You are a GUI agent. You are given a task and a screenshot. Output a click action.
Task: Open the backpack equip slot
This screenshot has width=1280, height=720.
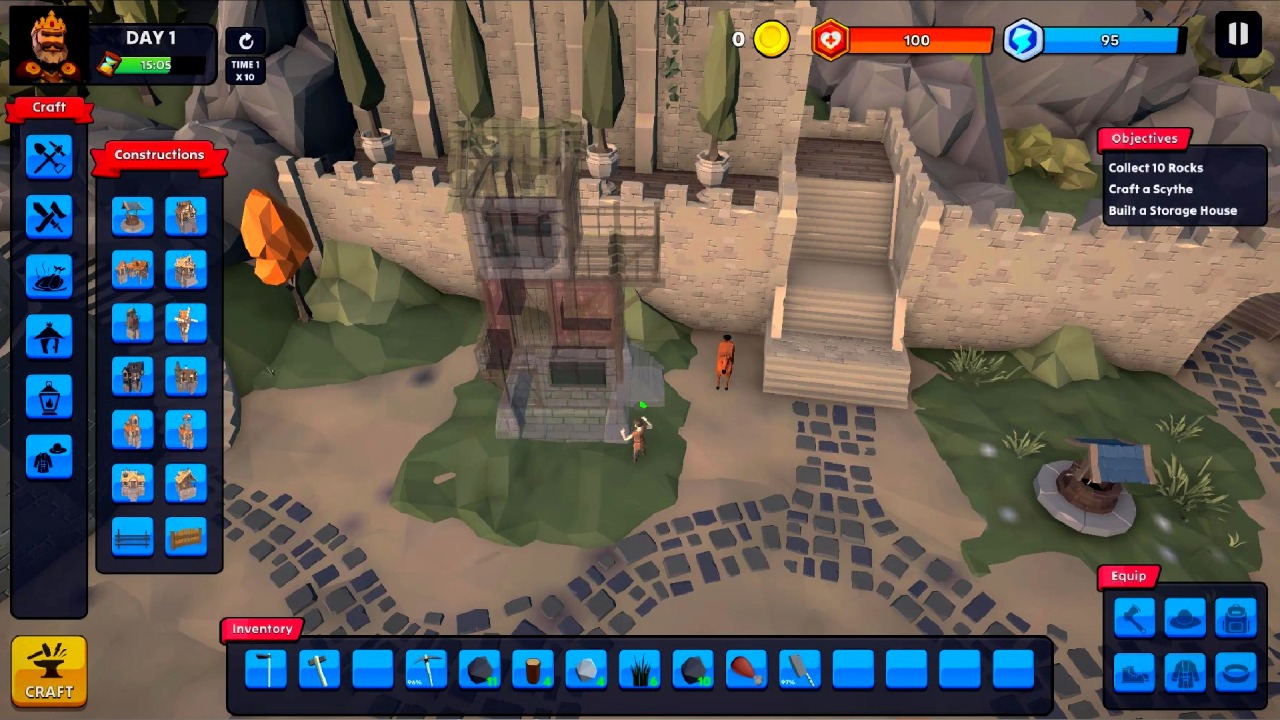(1236, 617)
